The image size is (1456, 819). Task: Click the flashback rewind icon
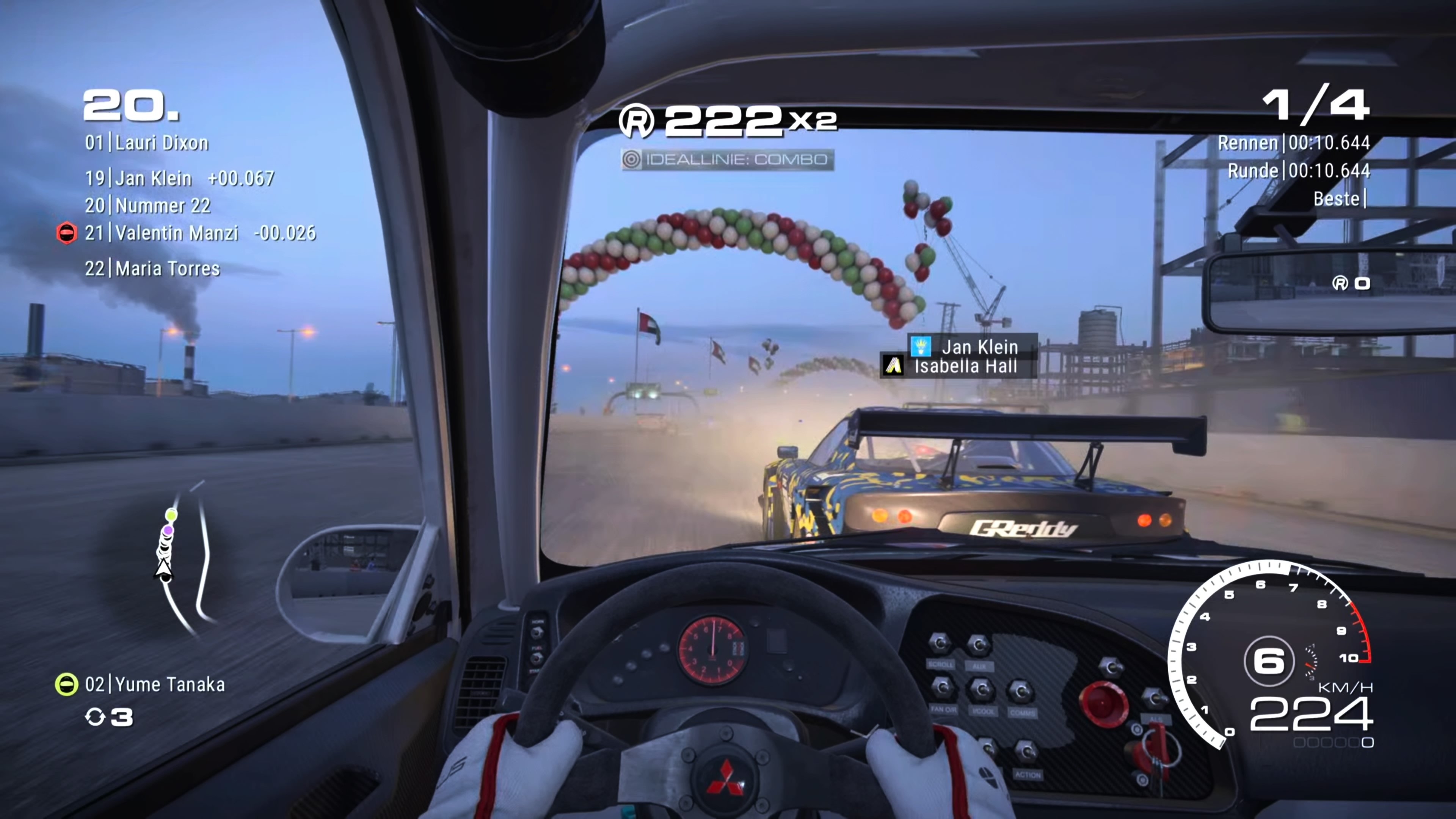(94, 717)
